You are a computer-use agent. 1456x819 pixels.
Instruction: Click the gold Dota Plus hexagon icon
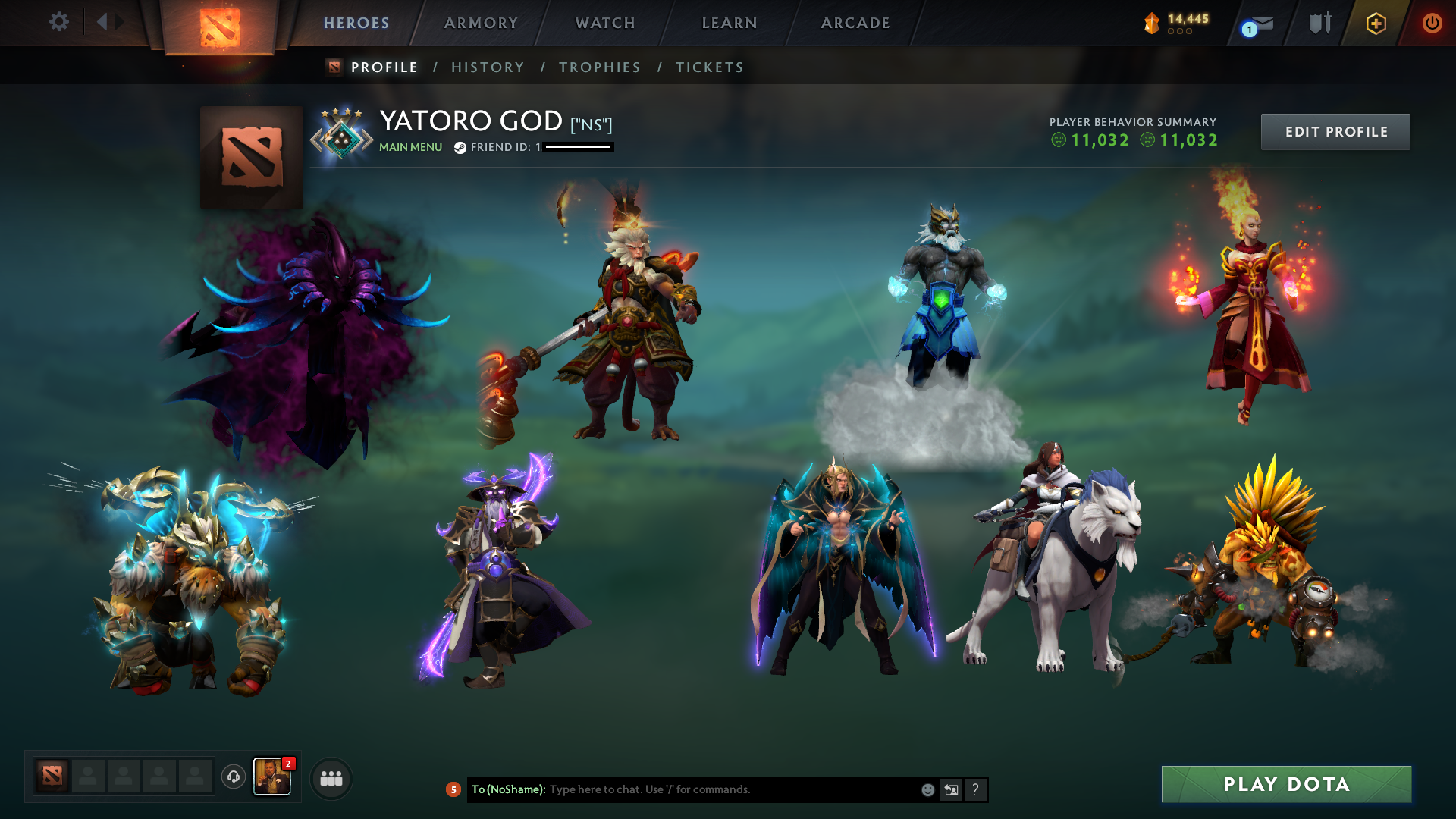[x=1375, y=23]
